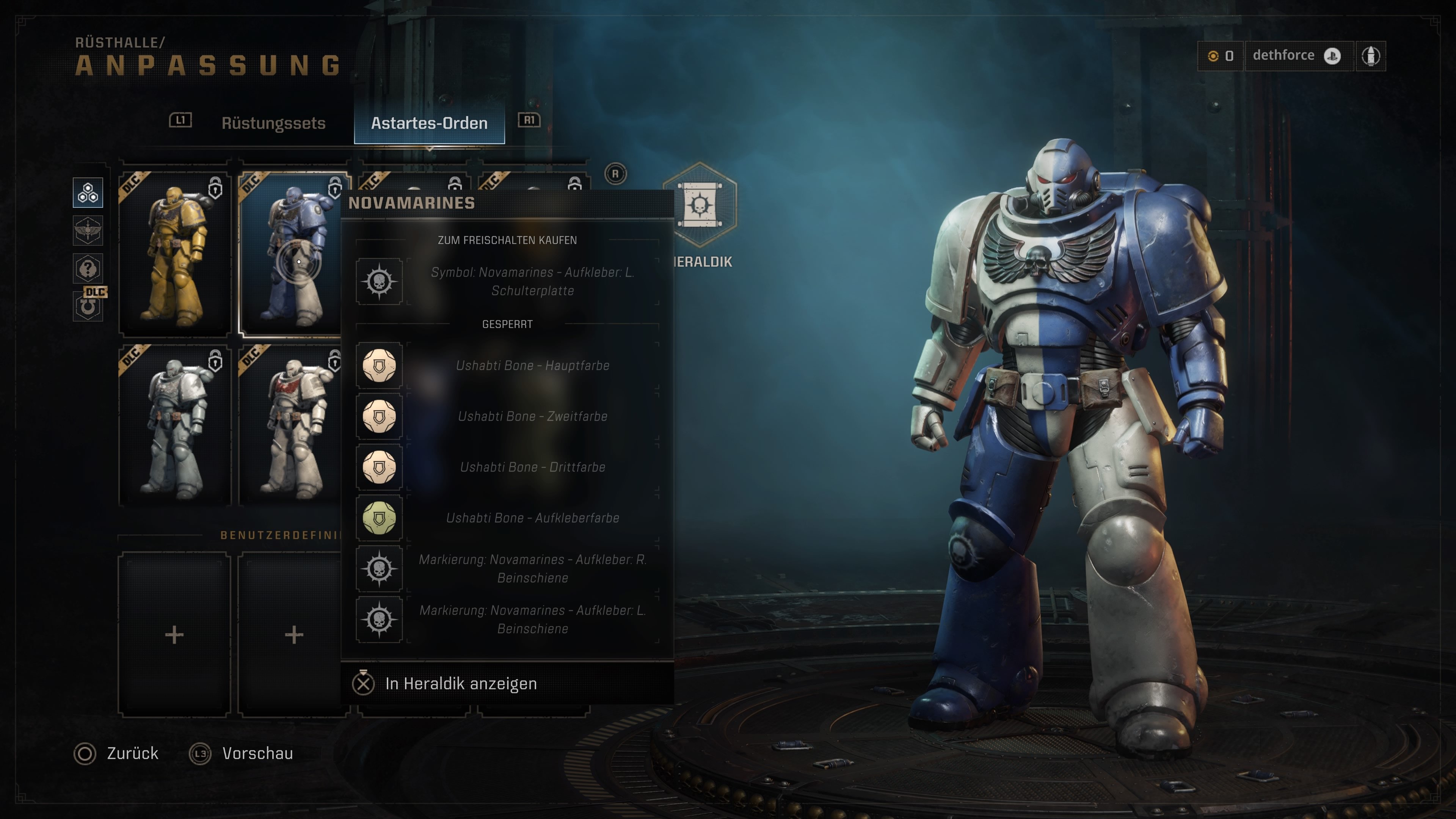Image resolution: width=1456 pixels, height=819 pixels.
Task: Select the DLC Ultramarines omega icon
Action: pos(88,303)
